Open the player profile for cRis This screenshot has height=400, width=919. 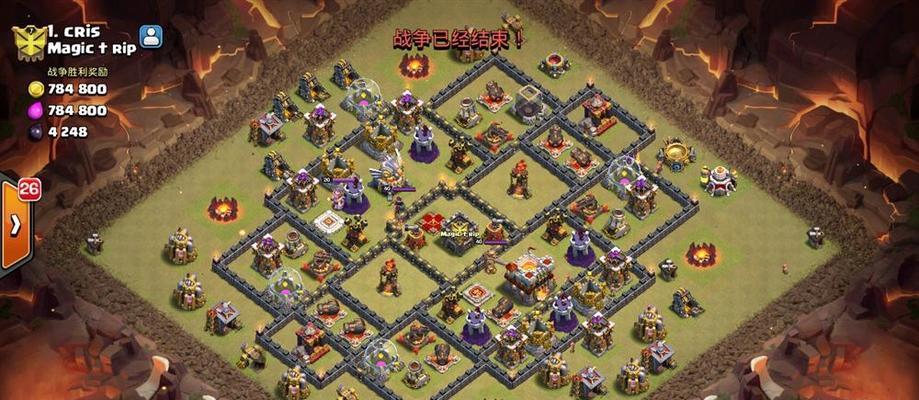coord(151,37)
